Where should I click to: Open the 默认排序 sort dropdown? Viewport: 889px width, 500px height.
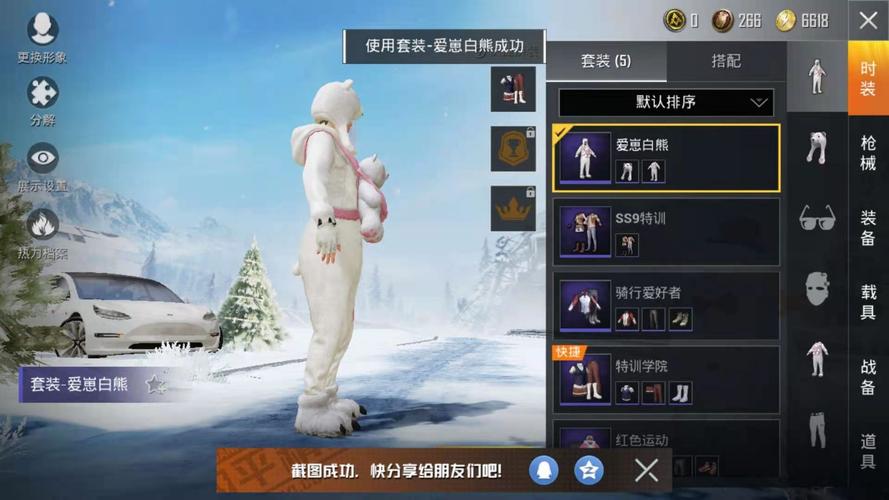666,102
